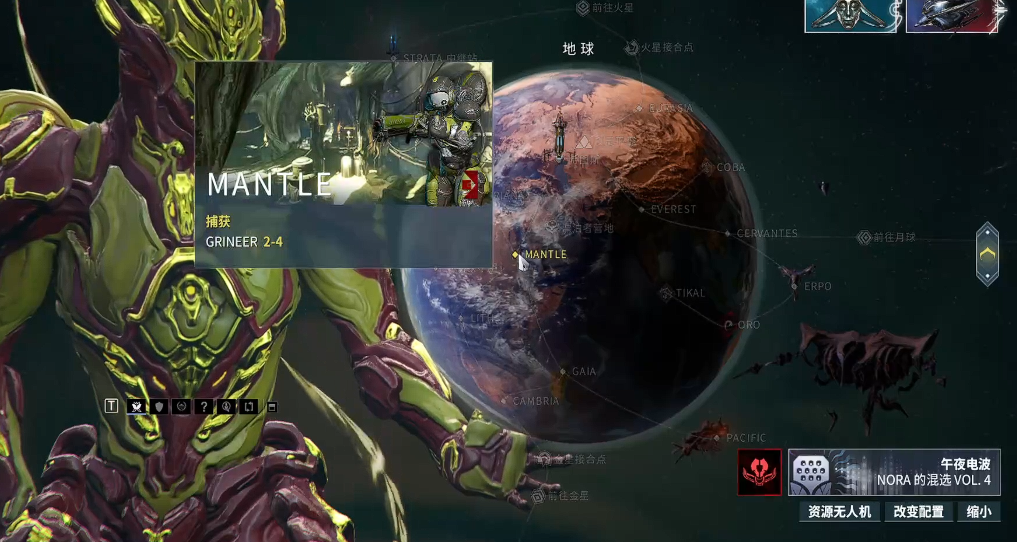Select the 火星接合点 Mars junction node
1017x542 pixels.
[632, 47]
